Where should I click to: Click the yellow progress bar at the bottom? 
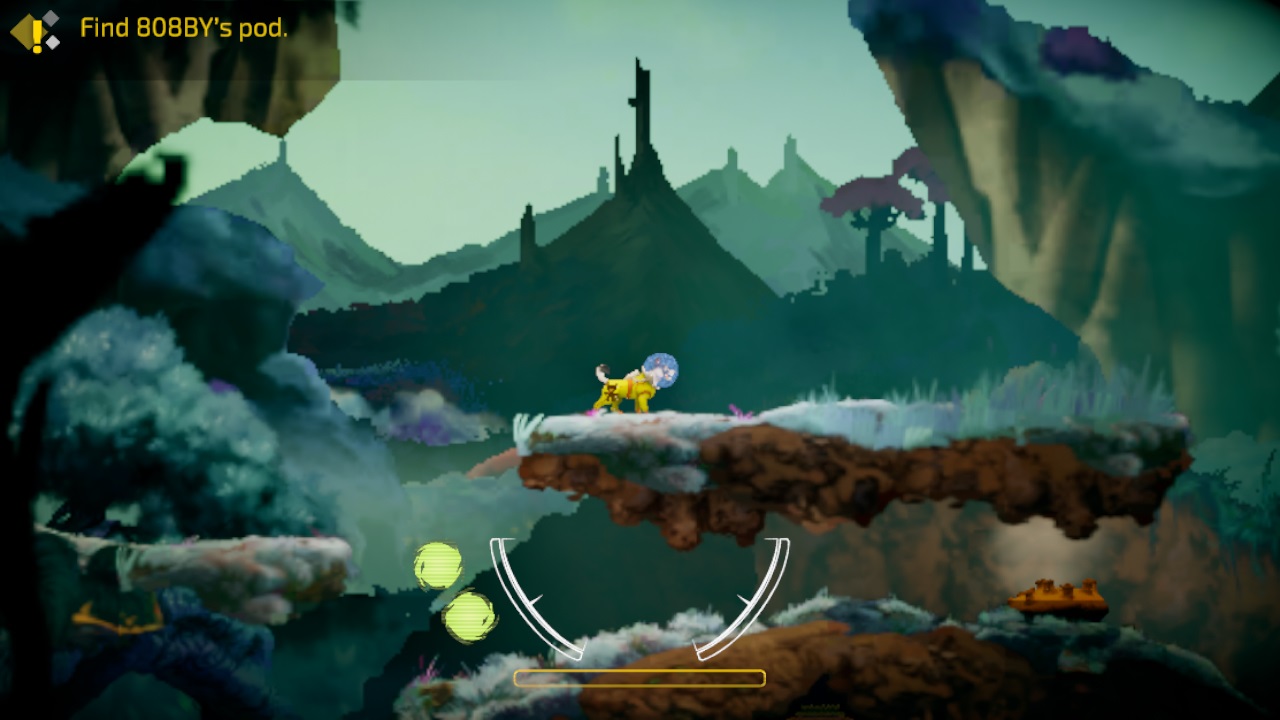pos(639,678)
